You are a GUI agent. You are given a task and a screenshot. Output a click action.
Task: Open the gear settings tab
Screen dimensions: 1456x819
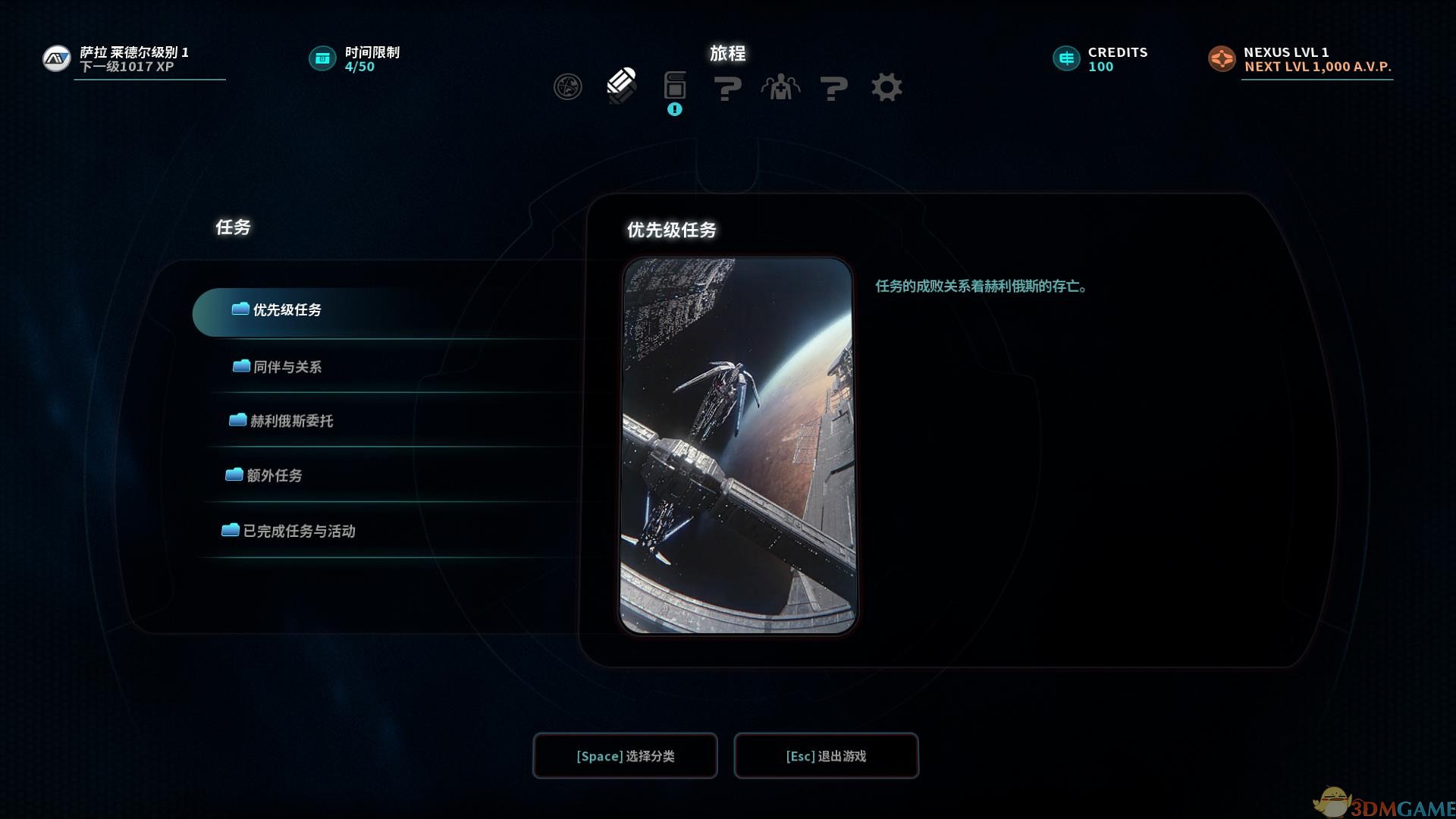pyautogui.click(x=886, y=87)
